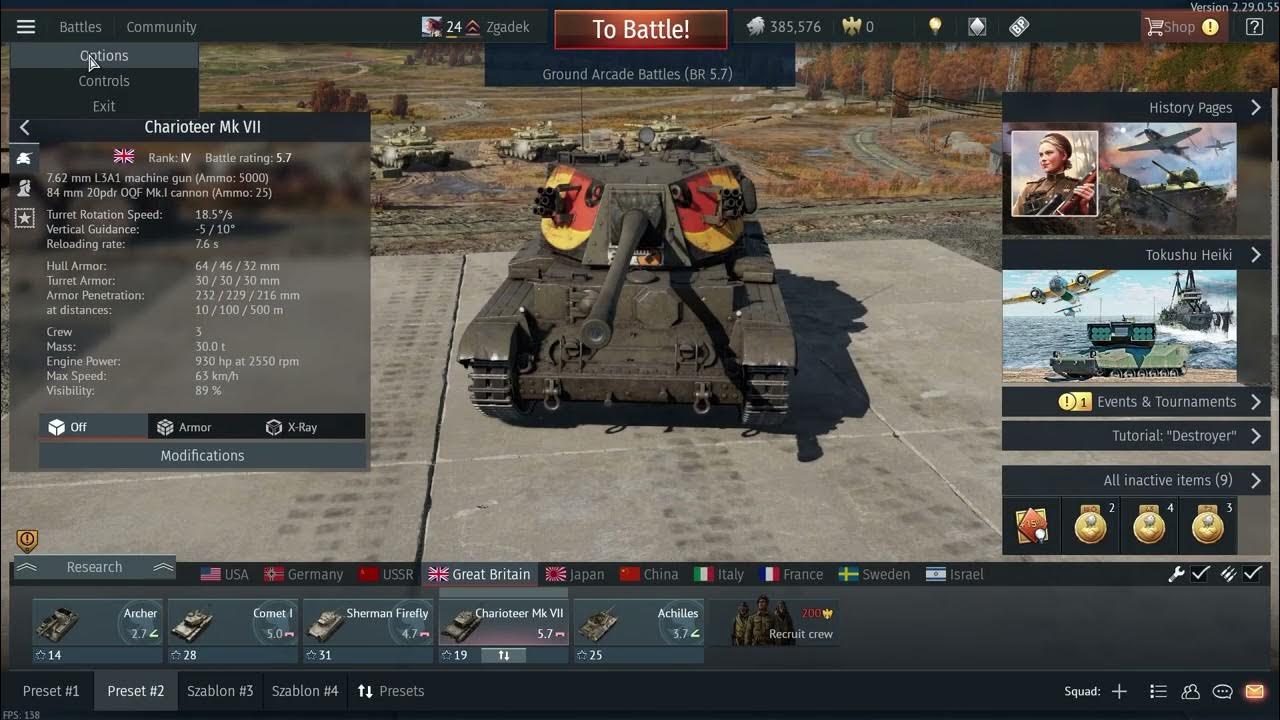The height and width of the screenshot is (720, 1280).
Task: Select the tank icon in the Charioteer panel
Action: pyautogui.click(x=25, y=157)
